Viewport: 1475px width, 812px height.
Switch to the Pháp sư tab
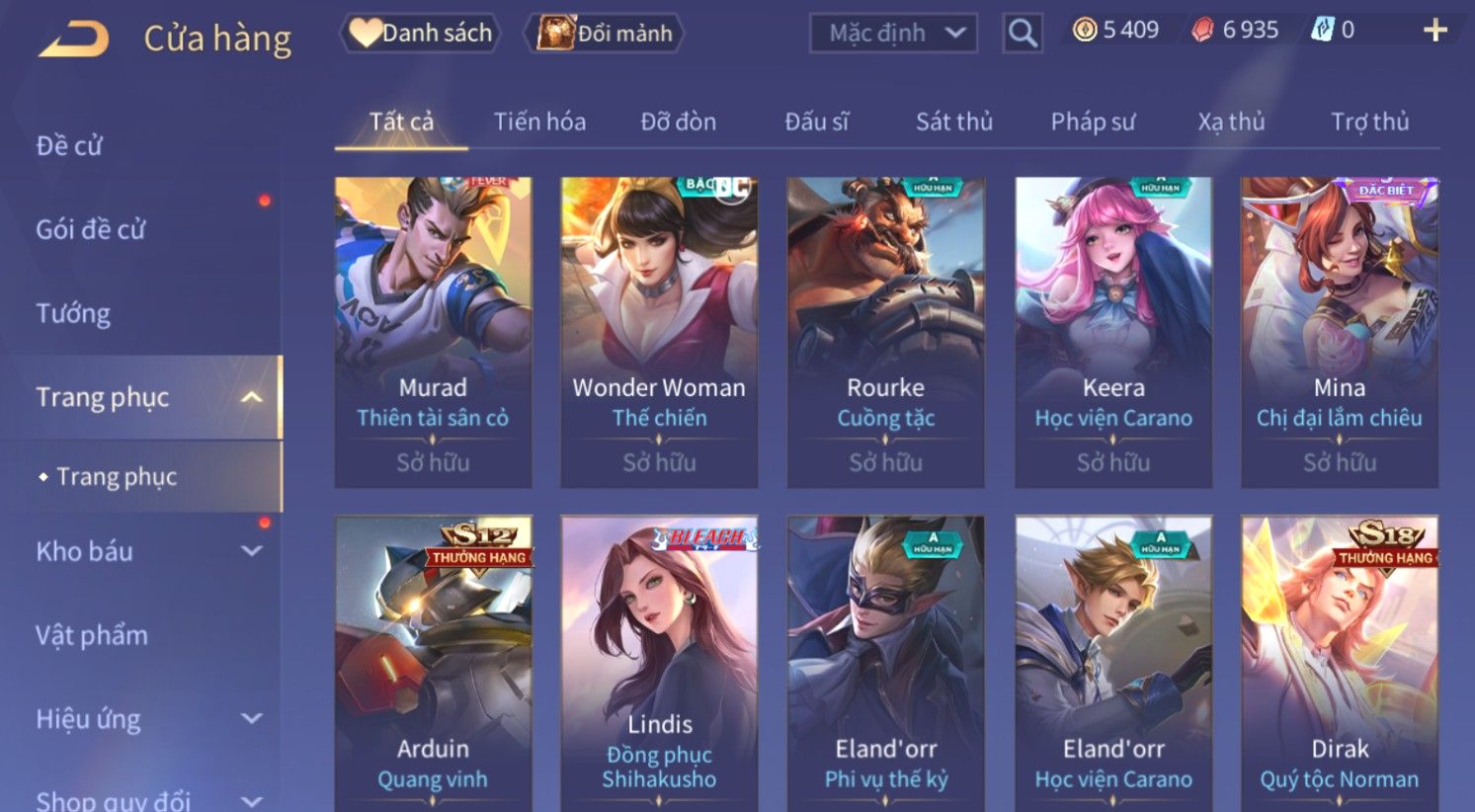[1093, 122]
